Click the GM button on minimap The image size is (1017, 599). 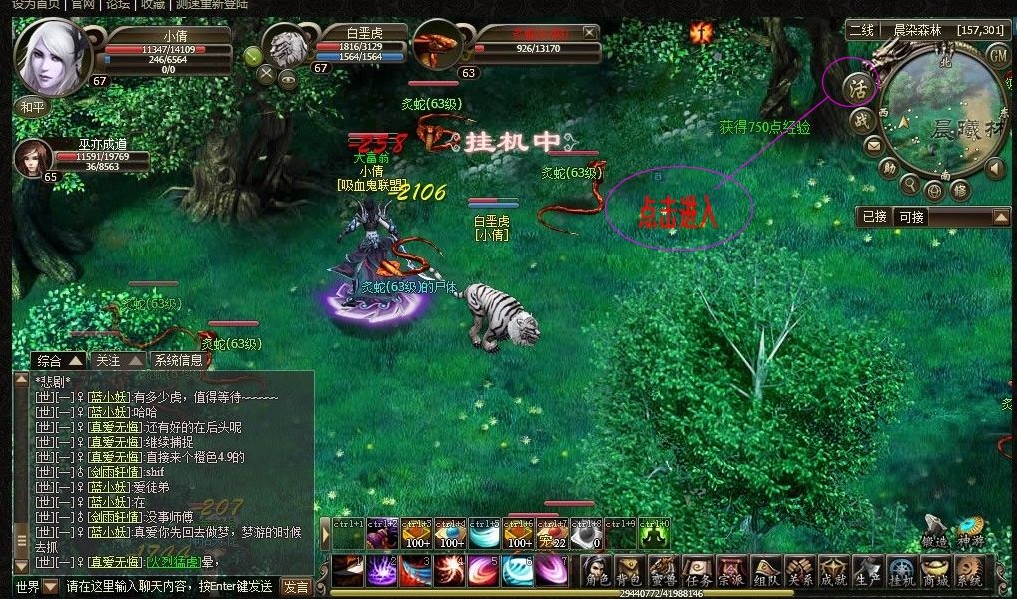tap(998, 56)
